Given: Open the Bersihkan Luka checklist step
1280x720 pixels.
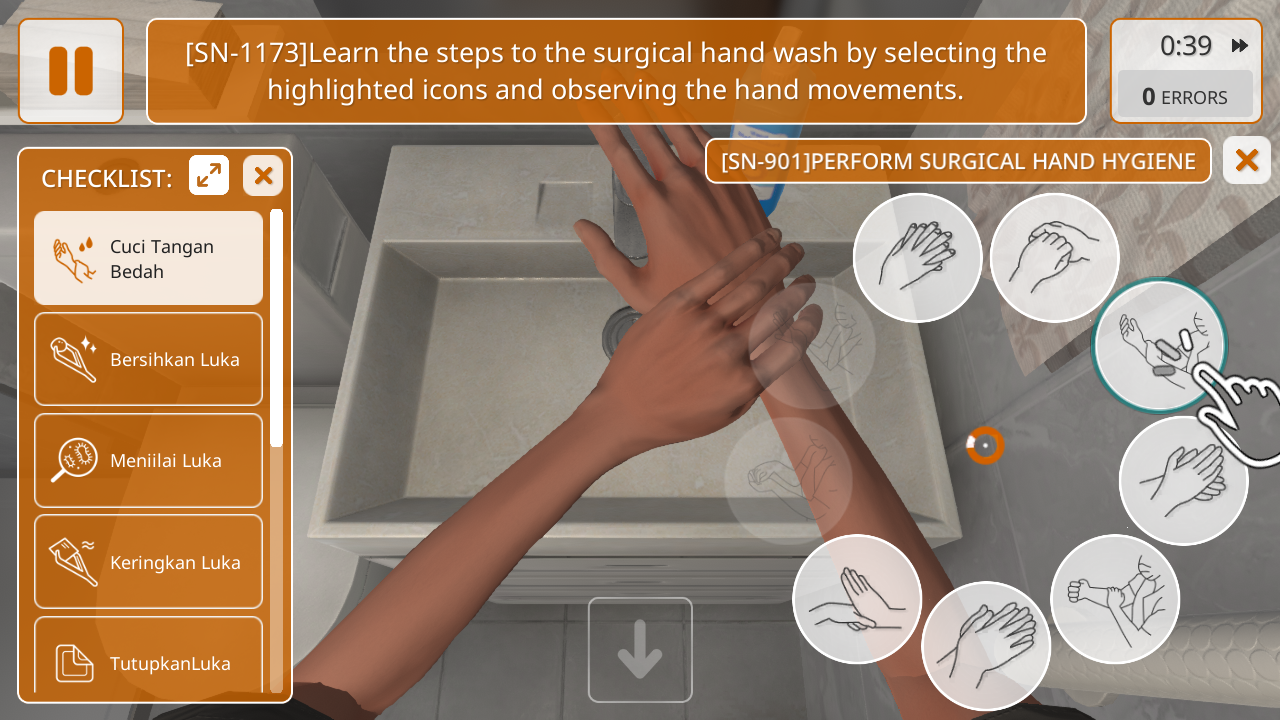Looking at the screenshot, I should click(149, 359).
